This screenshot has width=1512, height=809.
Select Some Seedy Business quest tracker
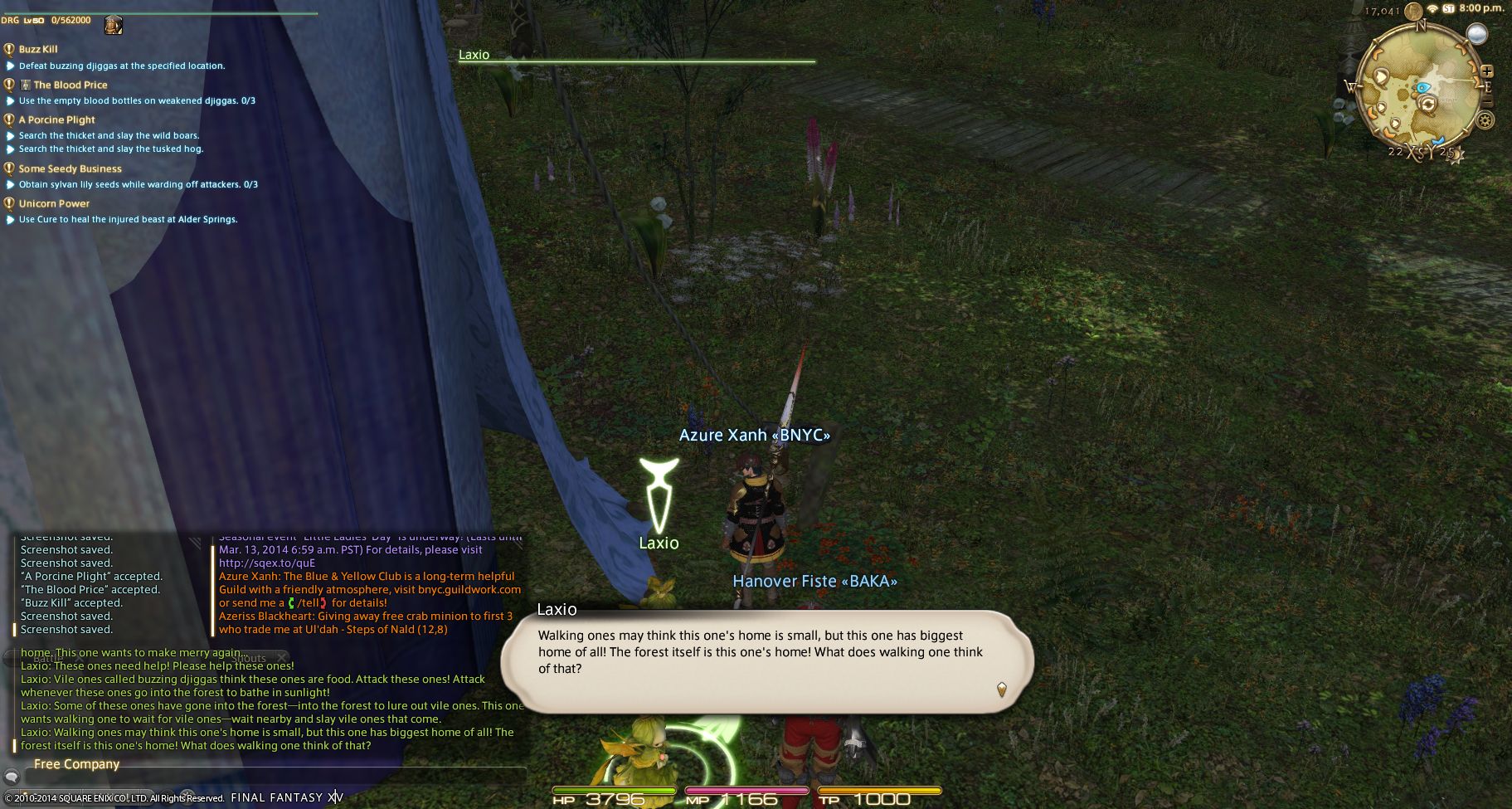tap(70, 168)
